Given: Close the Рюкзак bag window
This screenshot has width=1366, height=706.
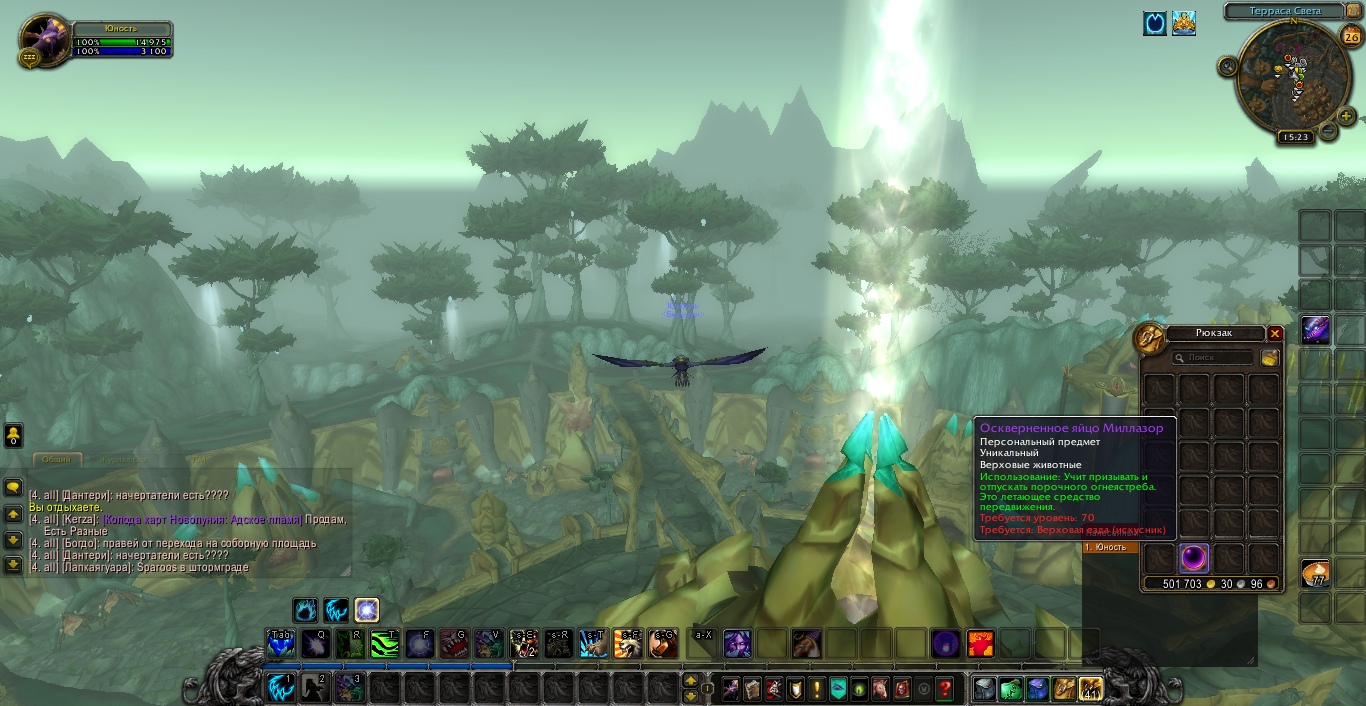Looking at the screenshot, I should 1275,333.
